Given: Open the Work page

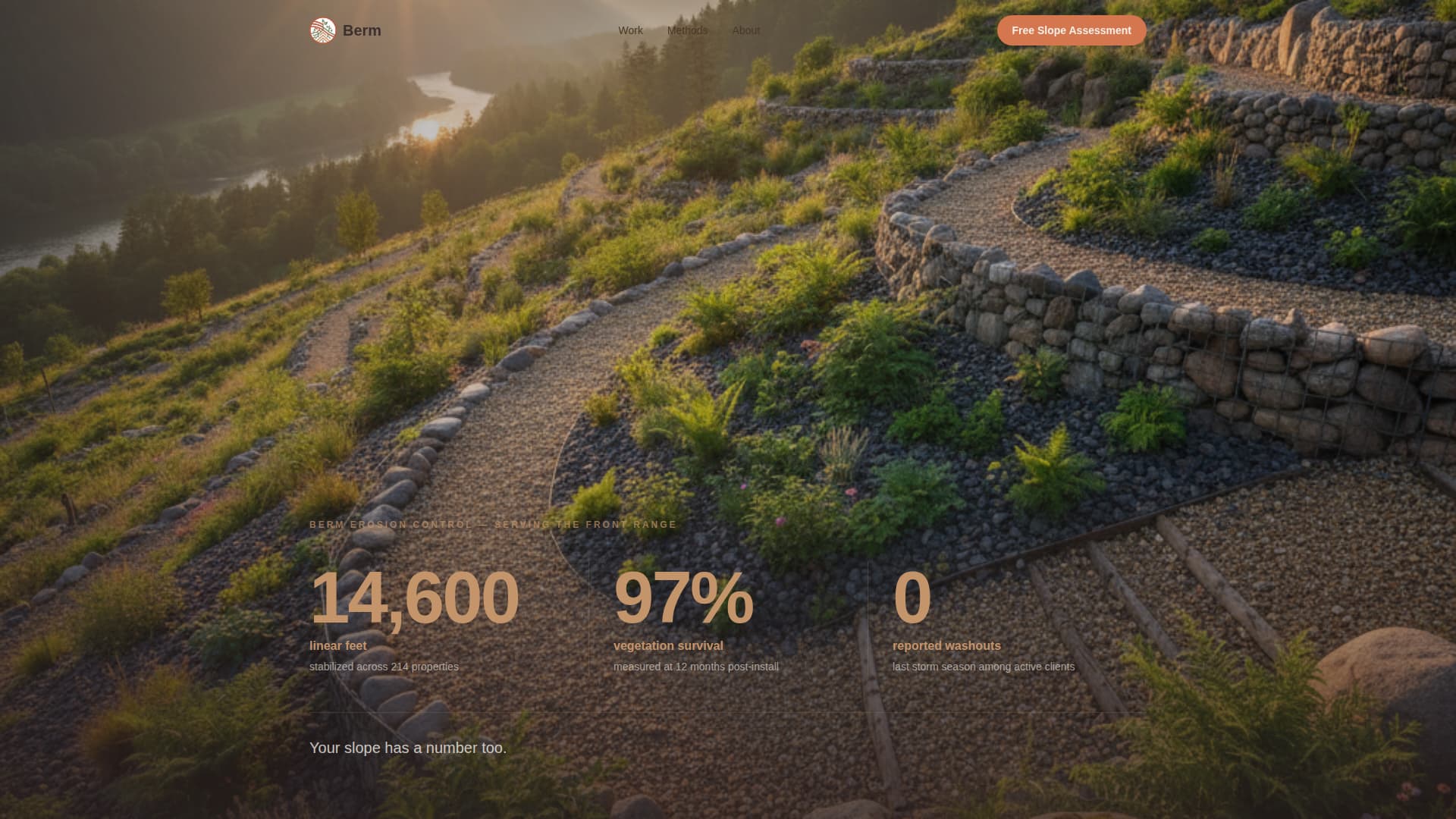Looking at the screenshot, I should coord(630,30).
